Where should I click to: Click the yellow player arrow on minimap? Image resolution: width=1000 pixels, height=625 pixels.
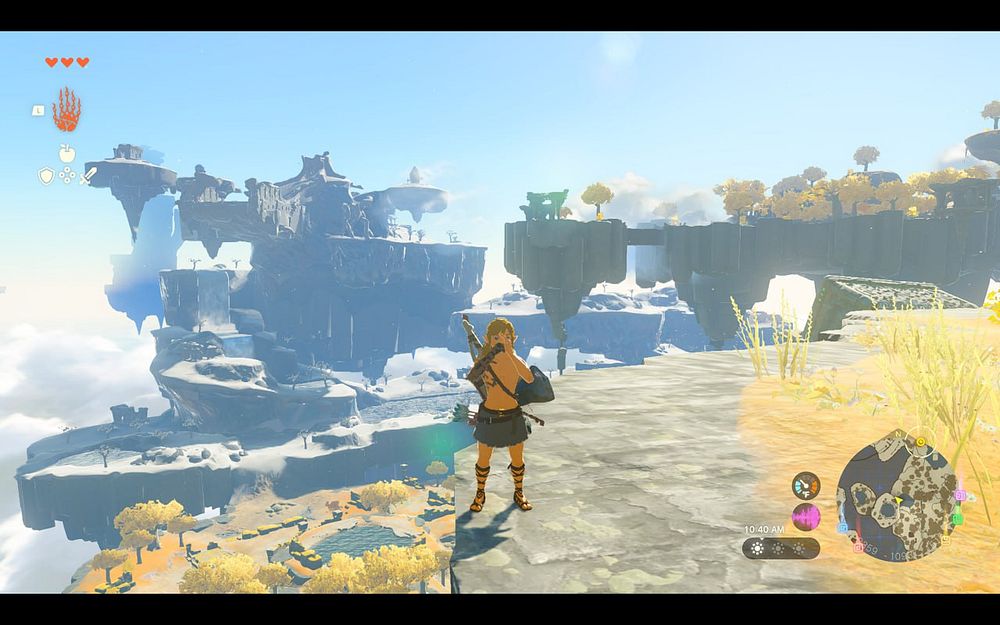pos(898,500)
